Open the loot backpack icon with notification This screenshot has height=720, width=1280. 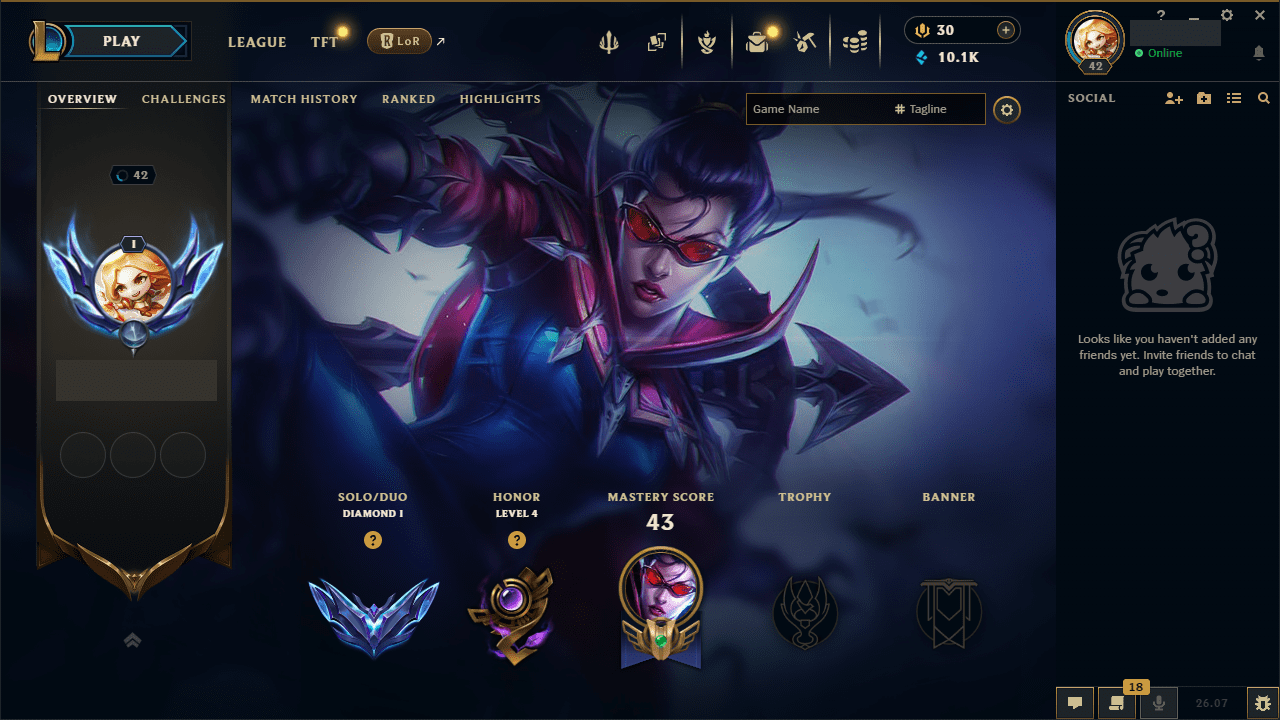click(757, 42)
